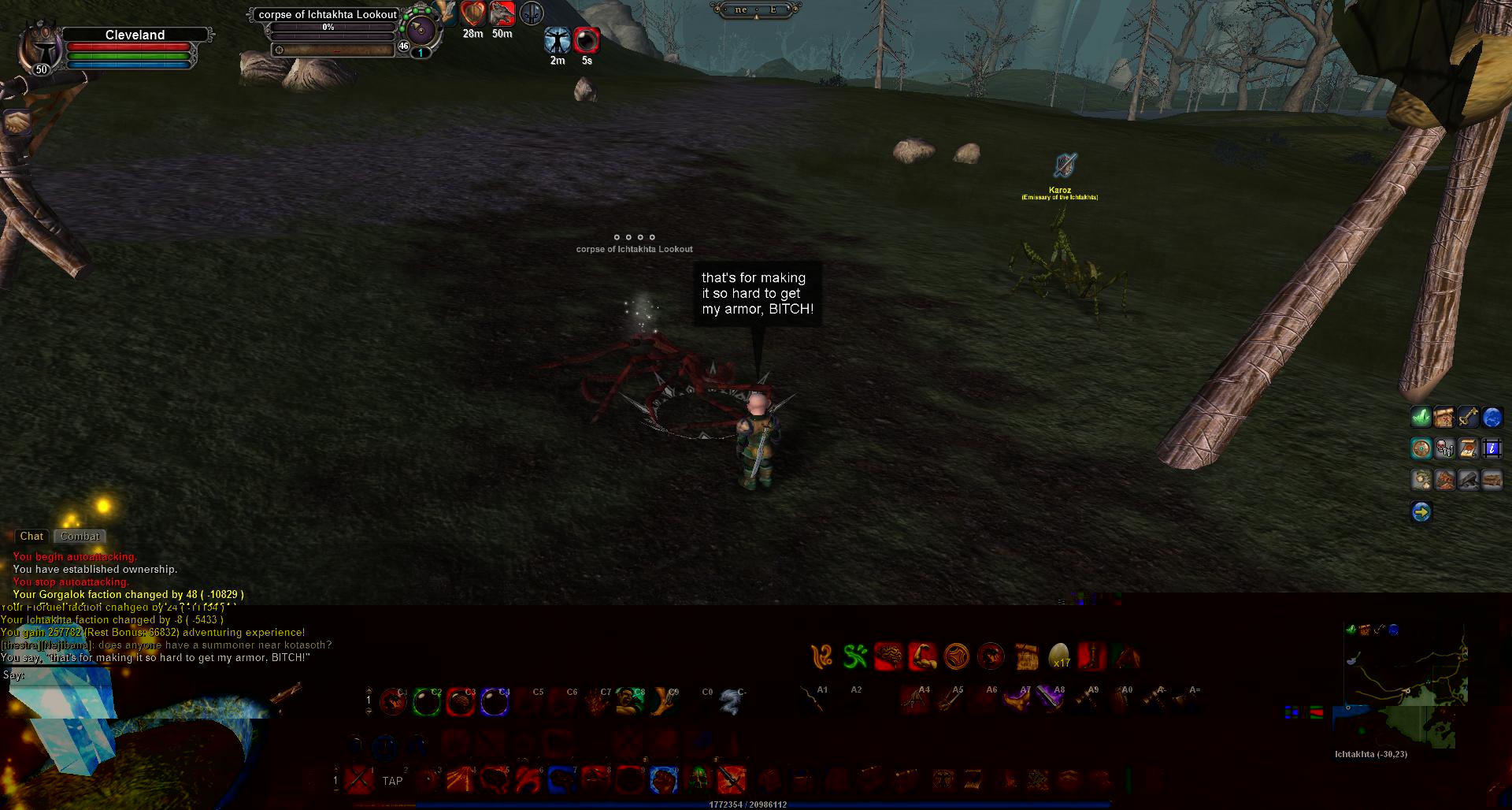
Task: Open the blue info icon
Action: tap(1492, 449)
